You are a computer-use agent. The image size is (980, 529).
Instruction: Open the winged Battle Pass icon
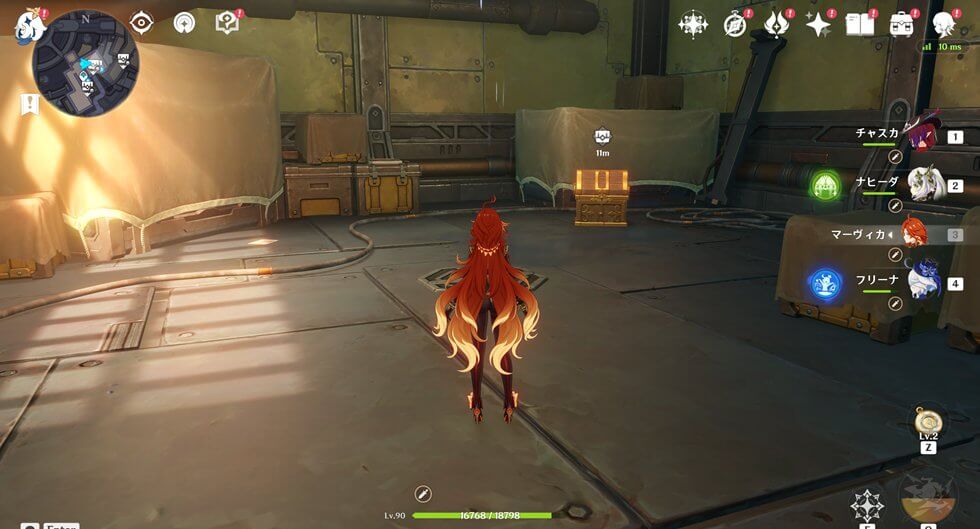pyautogui.click(x=776, y=24)
